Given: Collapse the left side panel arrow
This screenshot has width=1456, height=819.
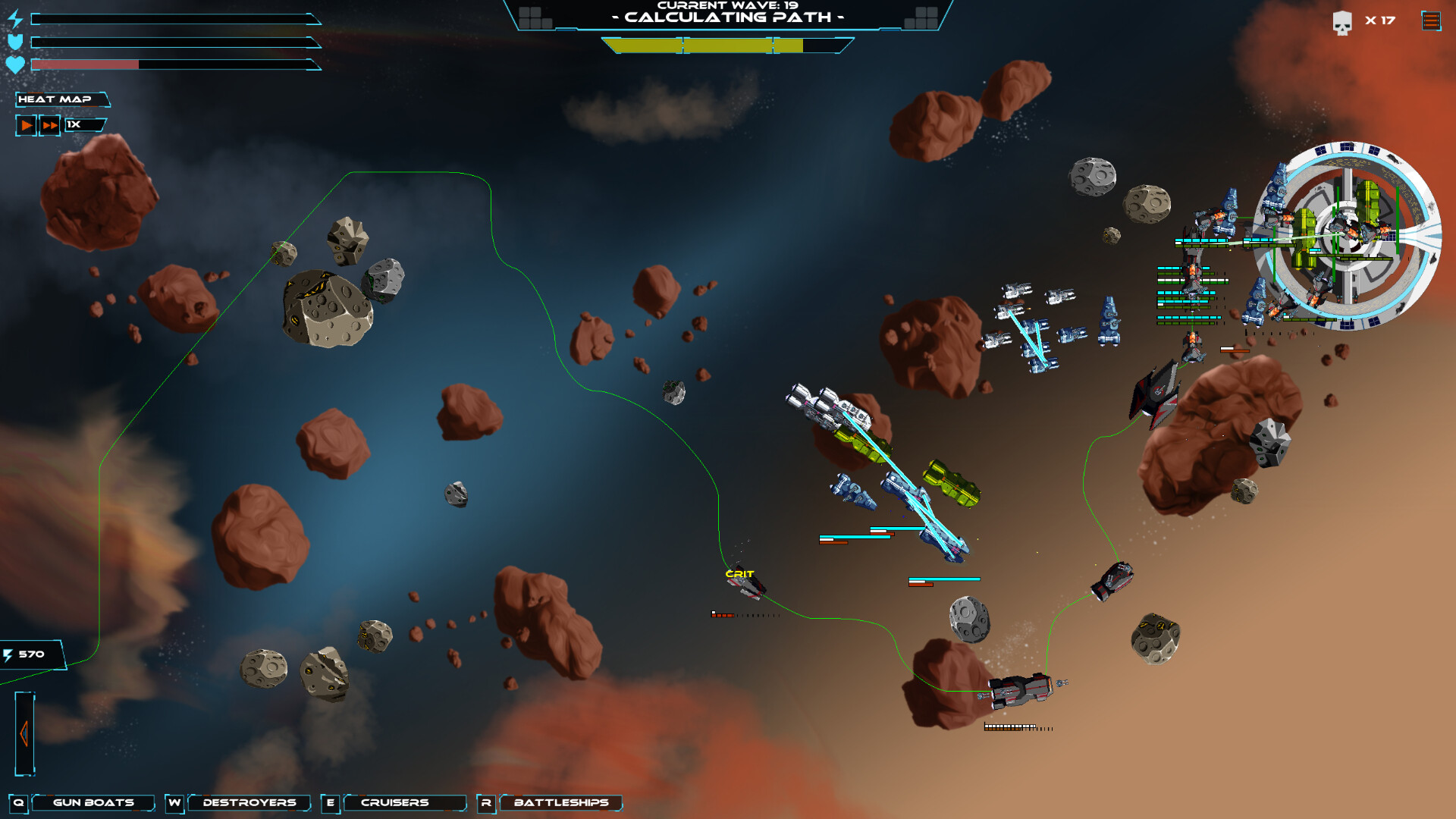Looking at the screenshot, I should coord(25,734).
